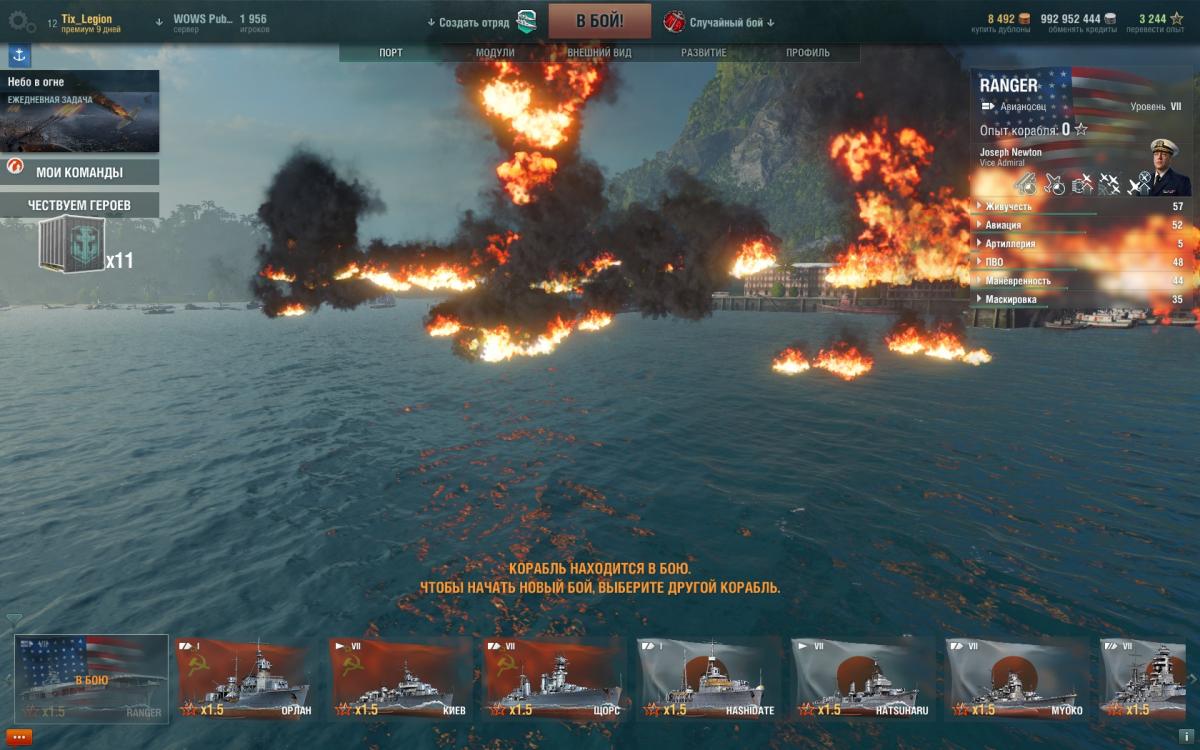This screenshot has height=750, width=1200.
Task: Switch to the МОДУЛИ tab
Action: point(495,53)
